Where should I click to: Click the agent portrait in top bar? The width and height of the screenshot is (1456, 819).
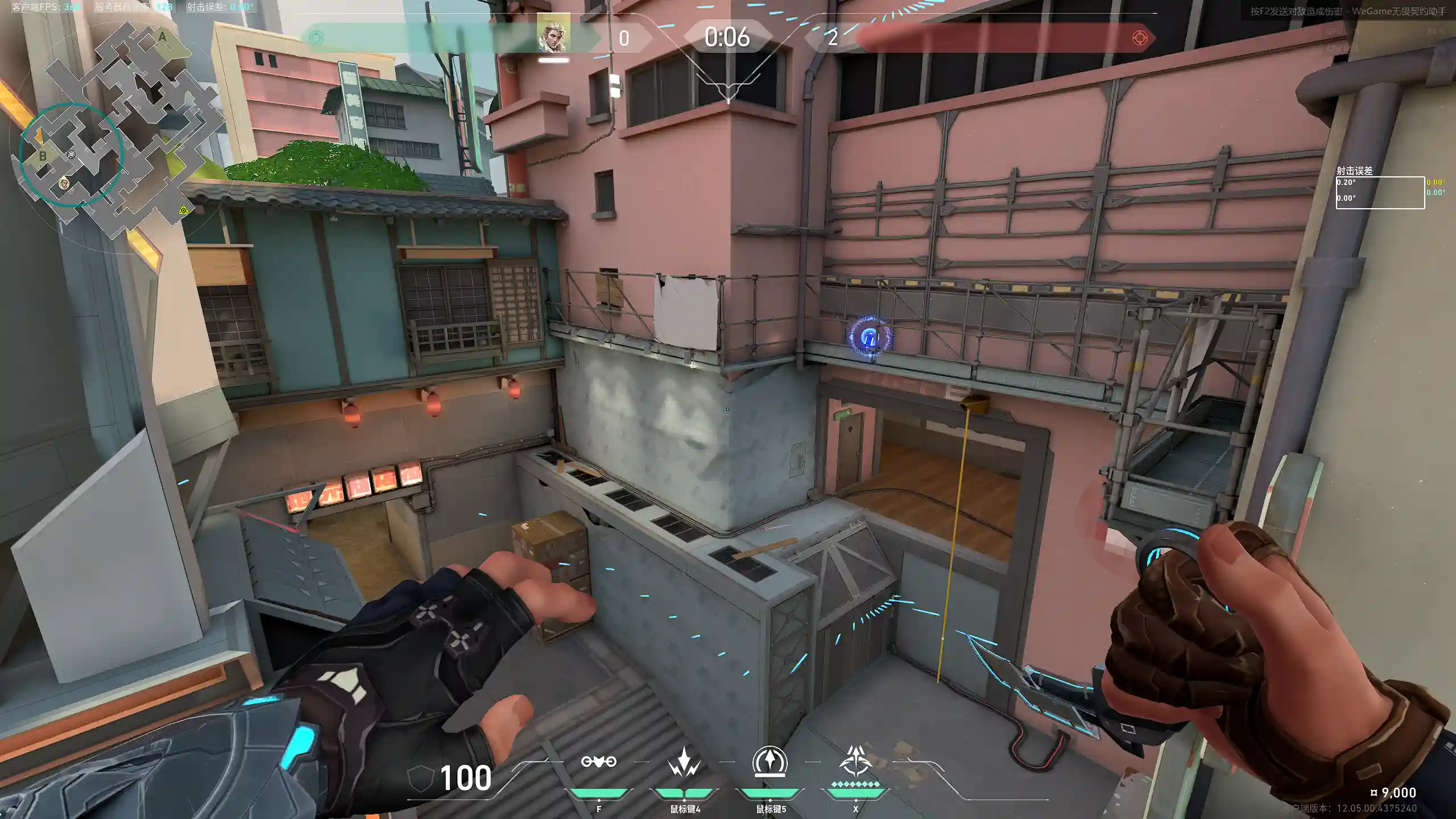pyautogui.click(x=553, y=34)
